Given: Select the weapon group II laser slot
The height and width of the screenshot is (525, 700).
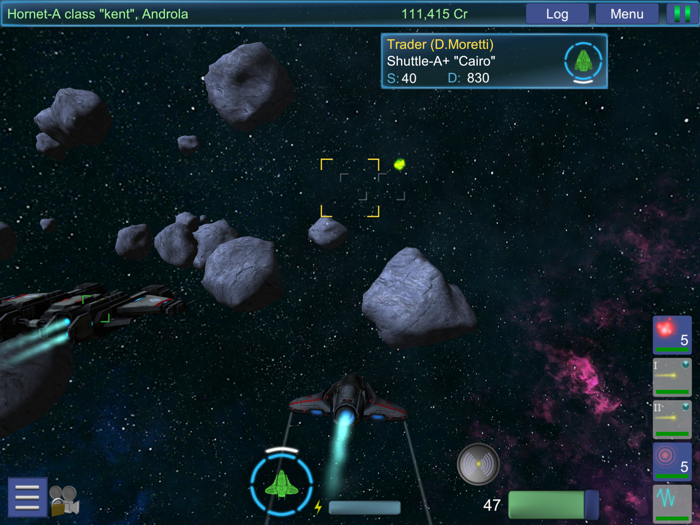Looking at the screenshot, I should tap(672, 420).
